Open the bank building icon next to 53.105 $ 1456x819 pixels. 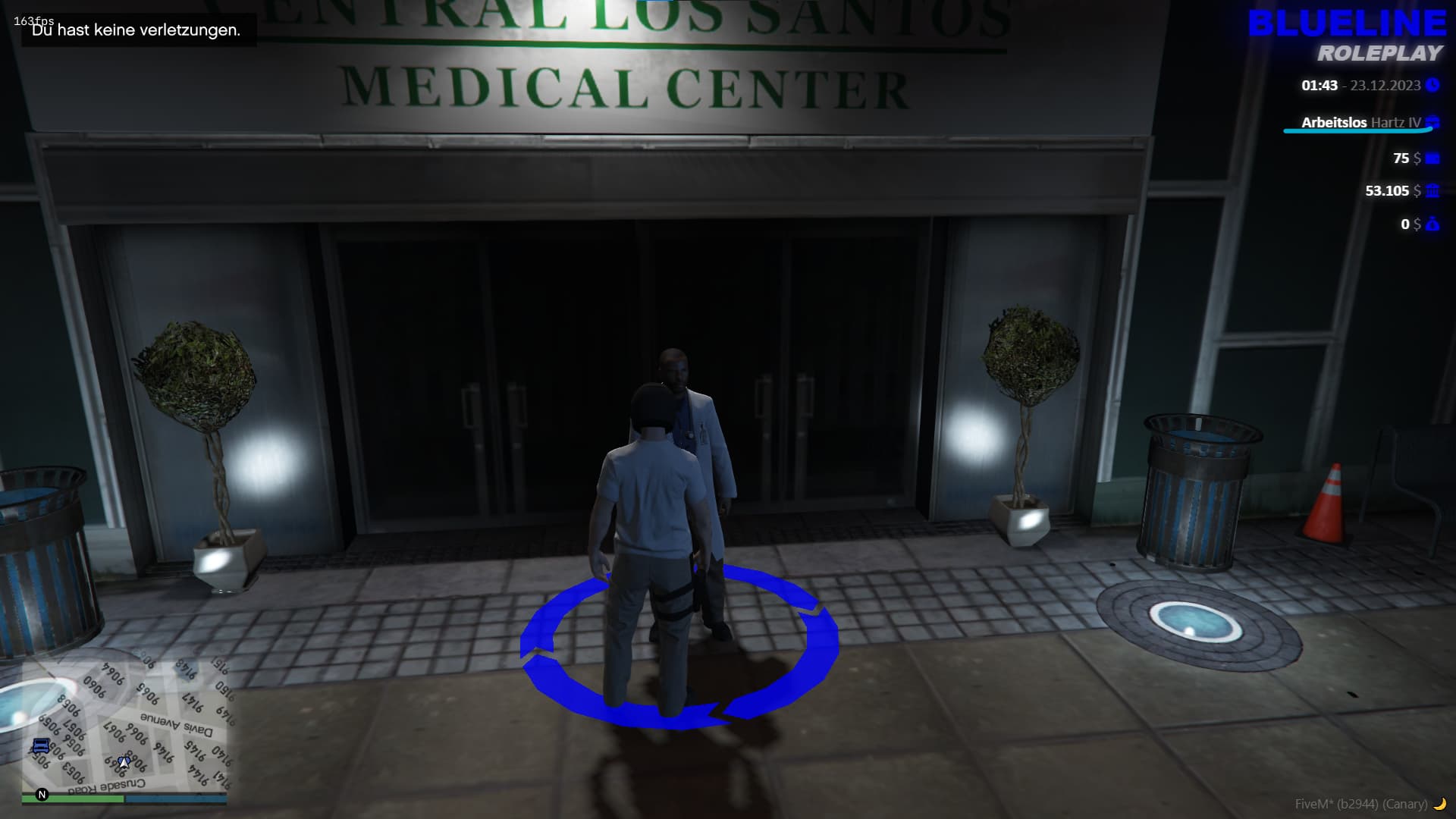(x=1432, y=192)
